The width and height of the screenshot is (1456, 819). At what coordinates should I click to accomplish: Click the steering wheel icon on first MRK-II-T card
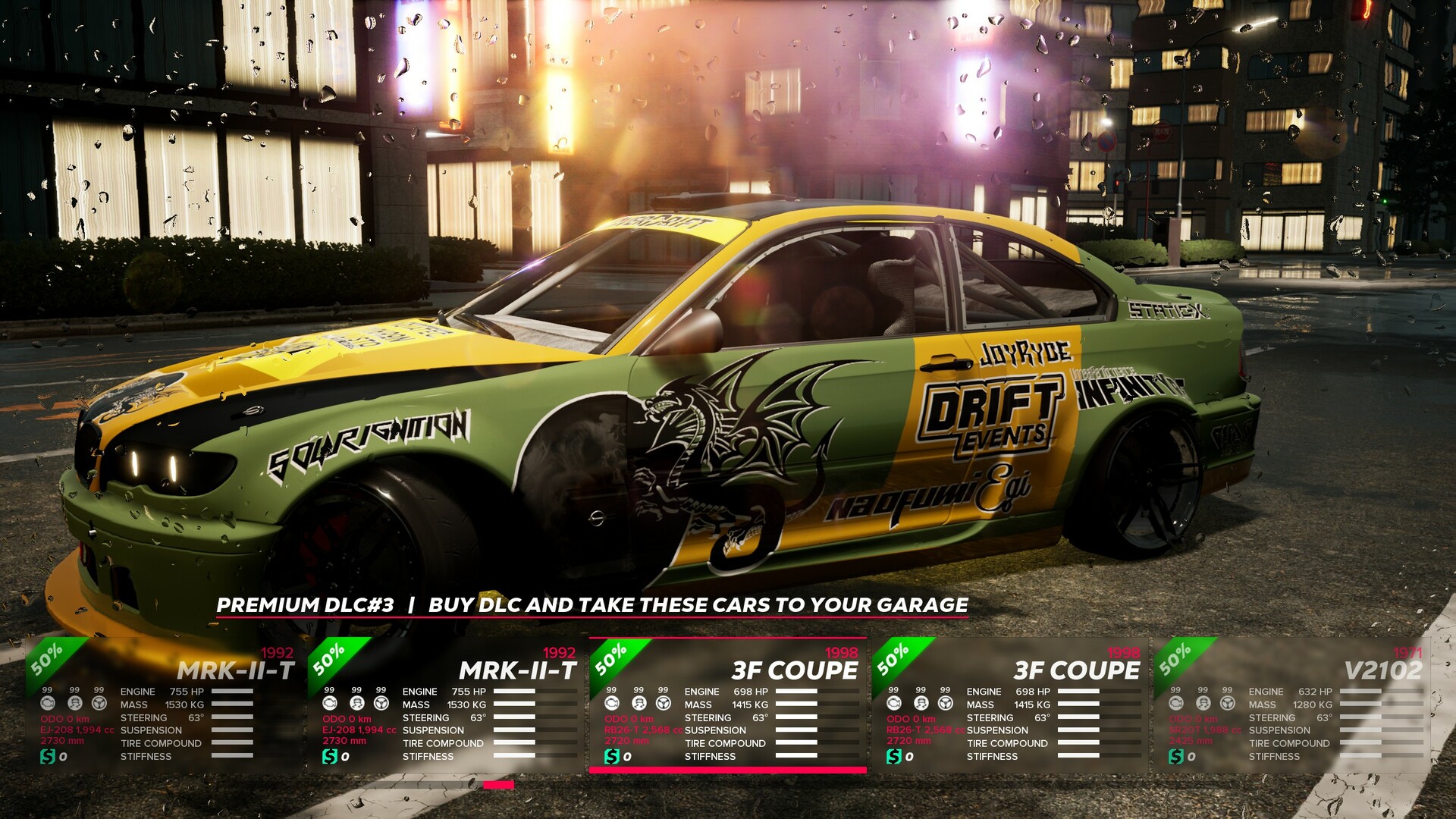99,704
